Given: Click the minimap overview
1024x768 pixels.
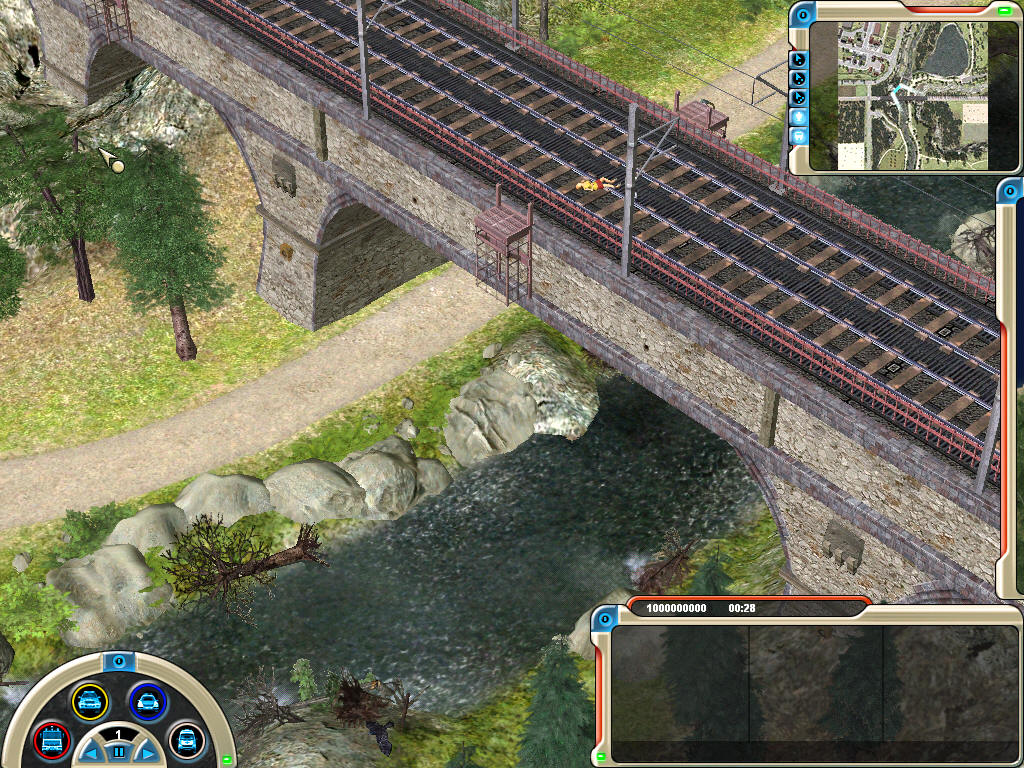Looking at the screenshot, I should coord(900,95).
